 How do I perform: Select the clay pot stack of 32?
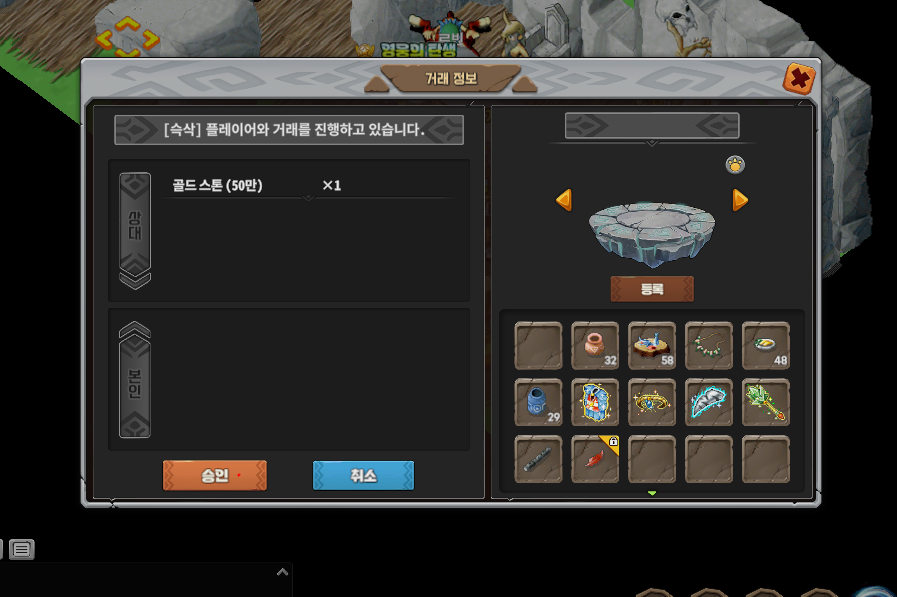coord(595,346)
